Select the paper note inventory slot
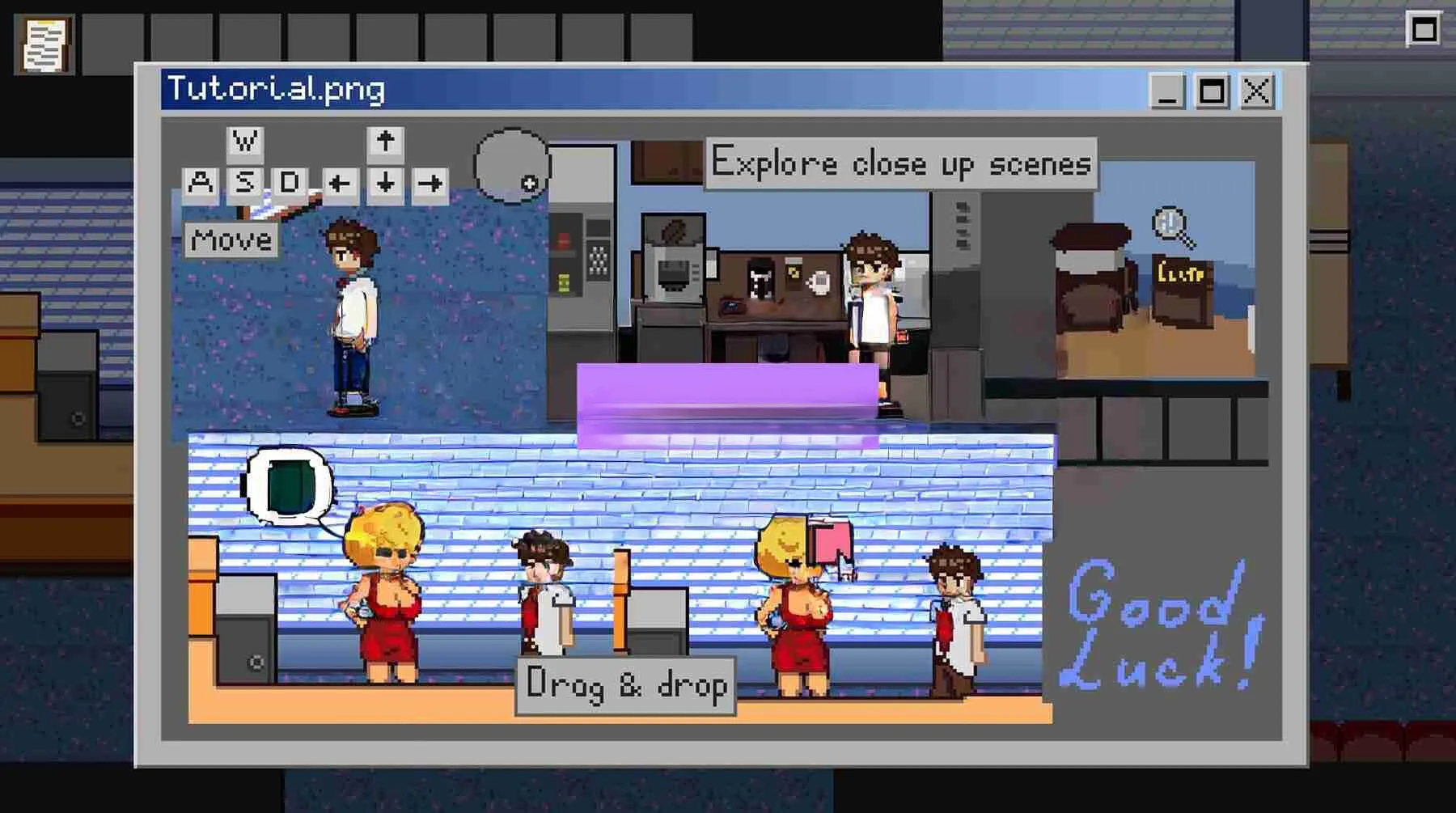The height and width of the screenshot is (813, 1456). [x=44, y=44]
